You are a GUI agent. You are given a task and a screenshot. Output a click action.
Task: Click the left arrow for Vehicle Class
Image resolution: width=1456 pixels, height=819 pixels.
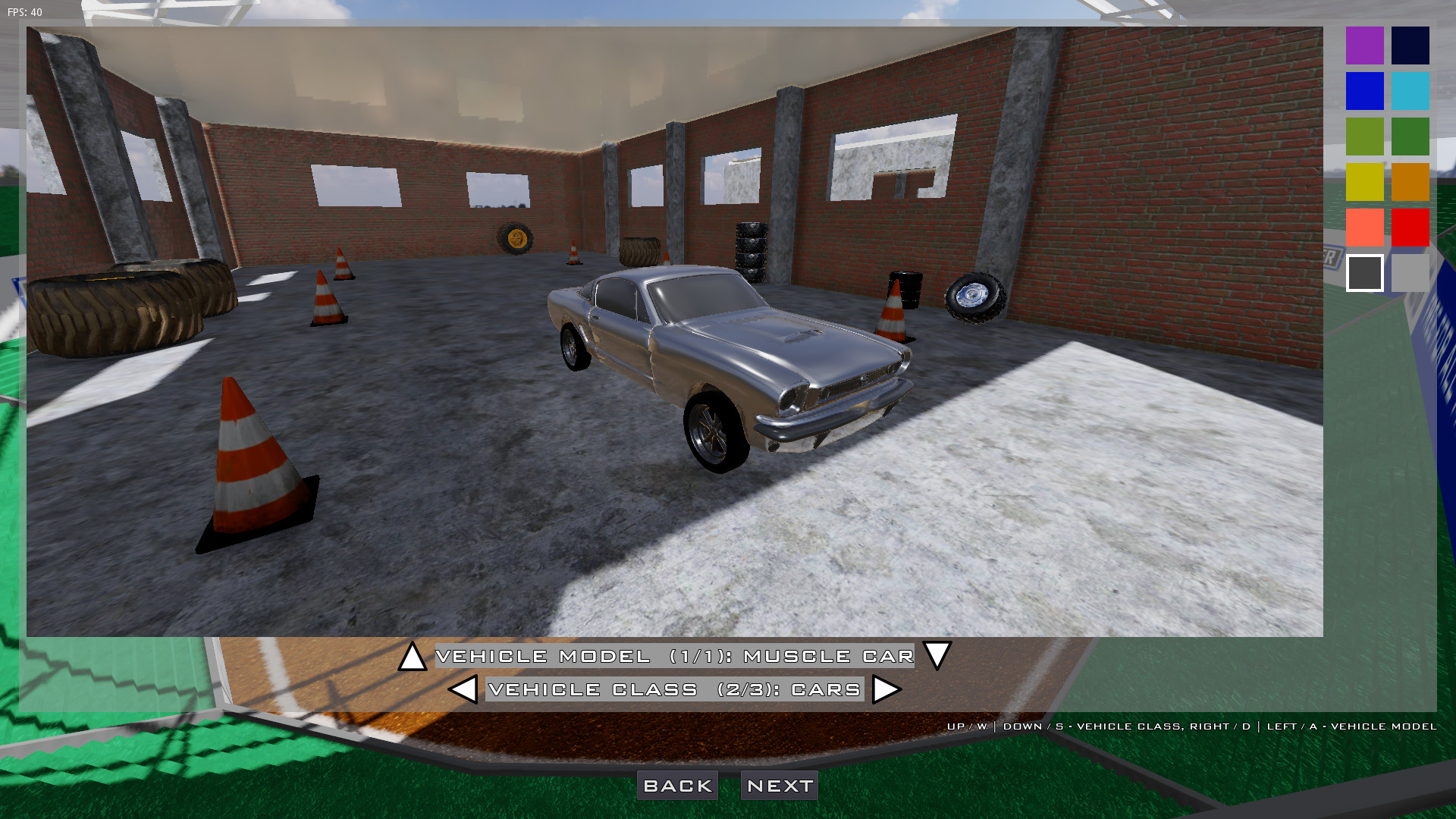pos(463,689)
